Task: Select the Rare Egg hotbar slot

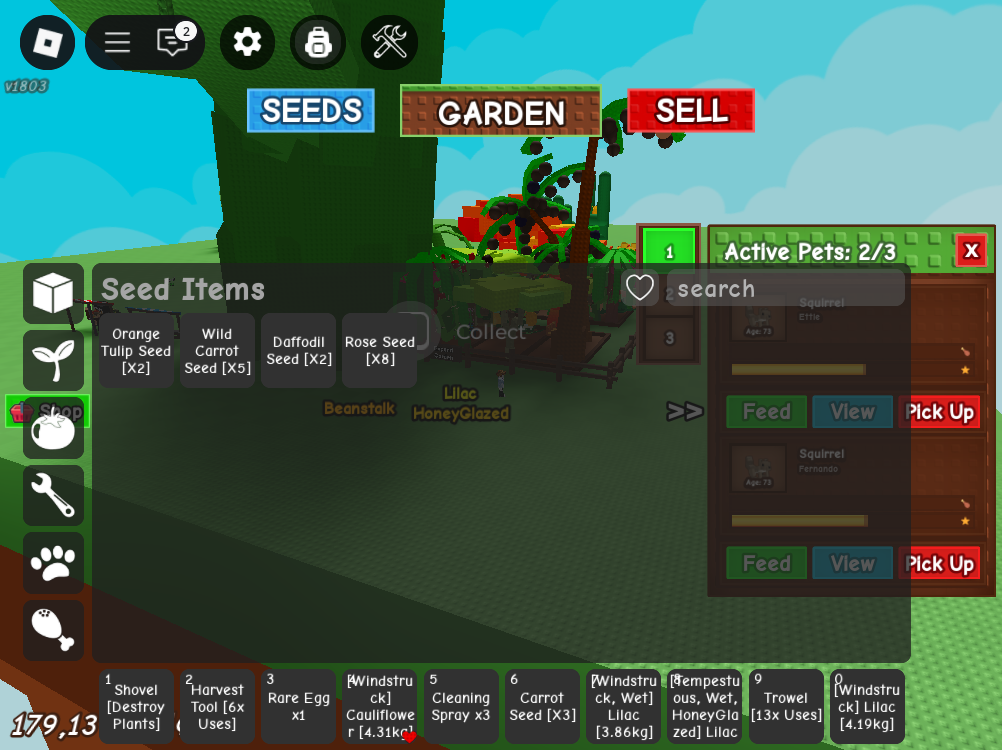Action: click(298, 707)
